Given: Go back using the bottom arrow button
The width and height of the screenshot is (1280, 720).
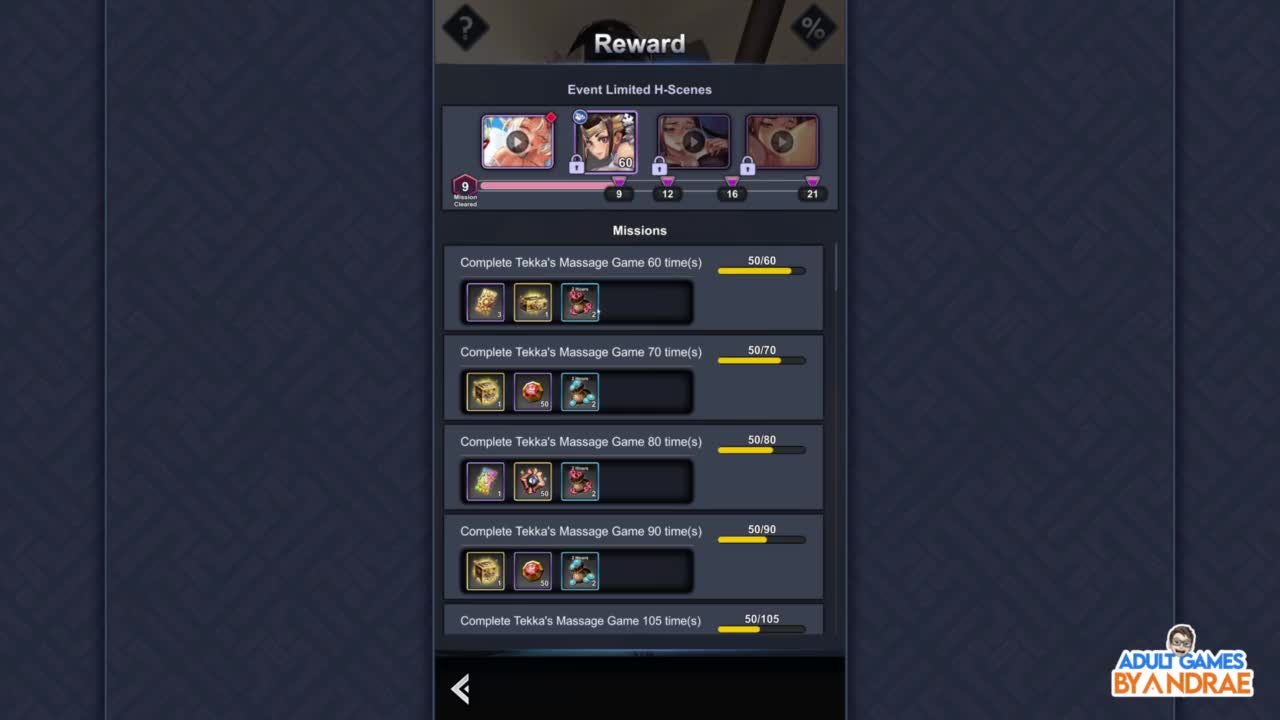Looking at the screenshot, I should 460,688.
